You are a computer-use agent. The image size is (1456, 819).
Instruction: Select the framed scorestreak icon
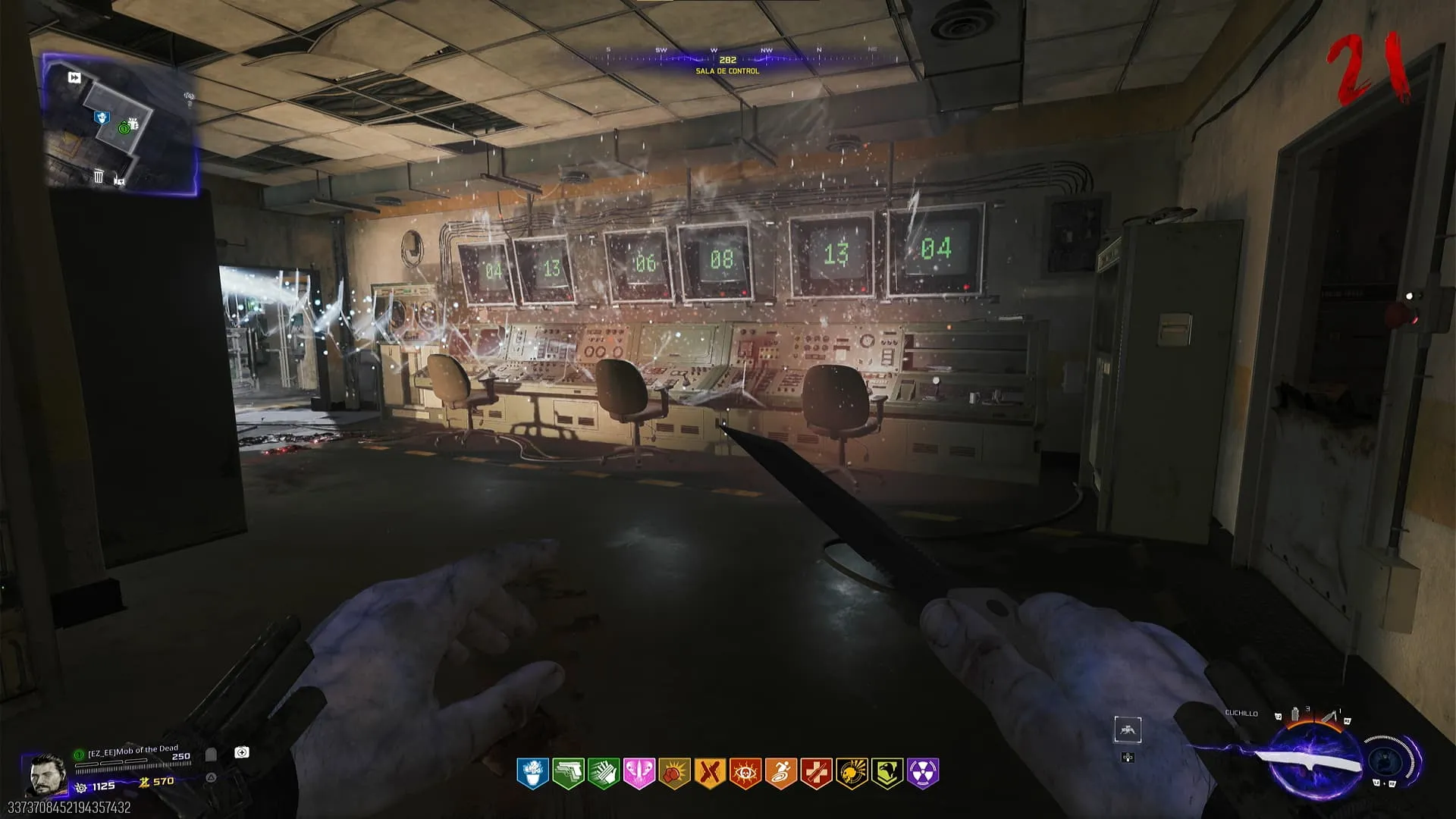pos(1127,730)
